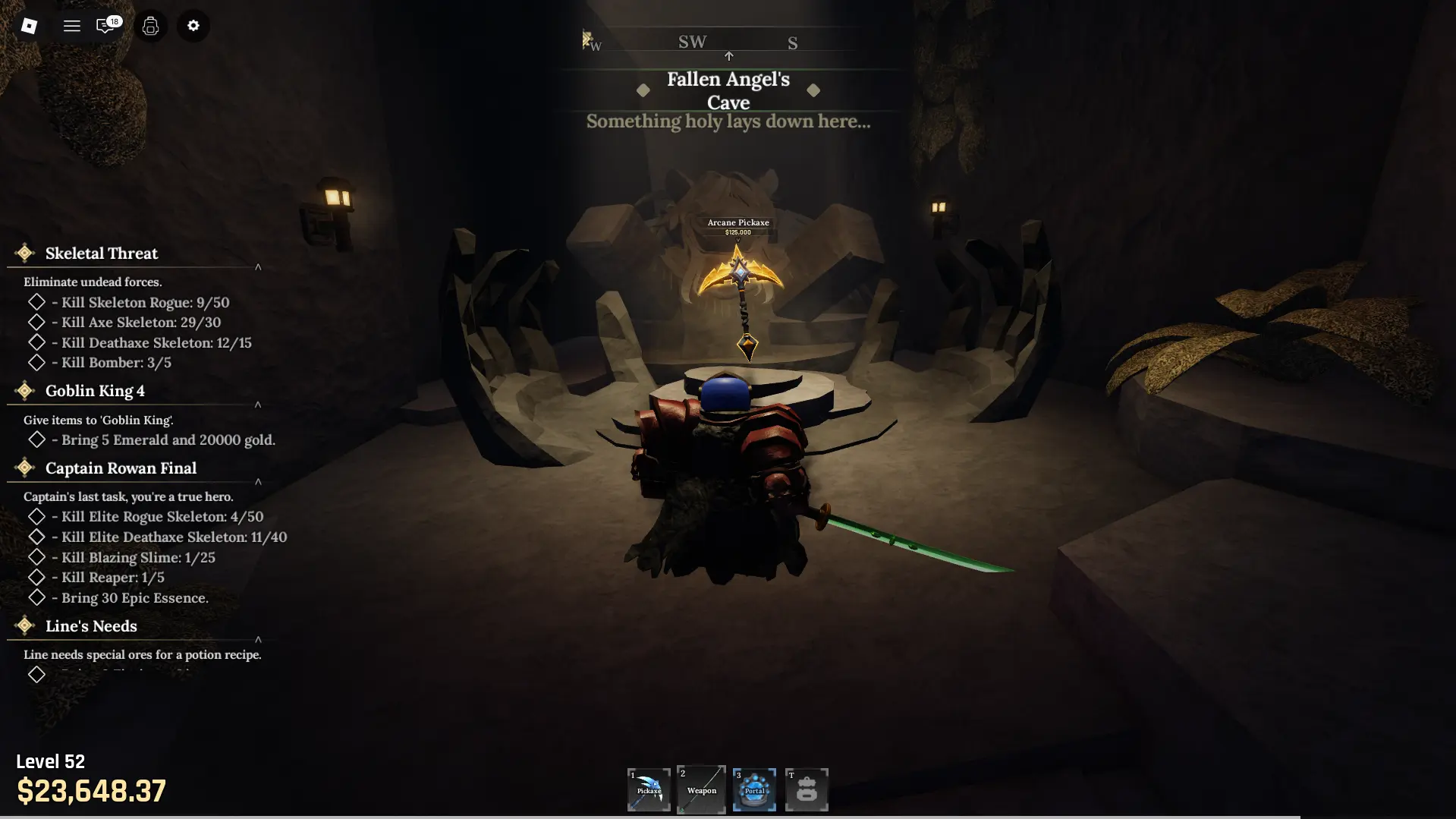The width and height of the screenshot is (1456, 819).
Task: Click the Line's Needs quest title
Action: pyautogui.click(x=90, y=625)
